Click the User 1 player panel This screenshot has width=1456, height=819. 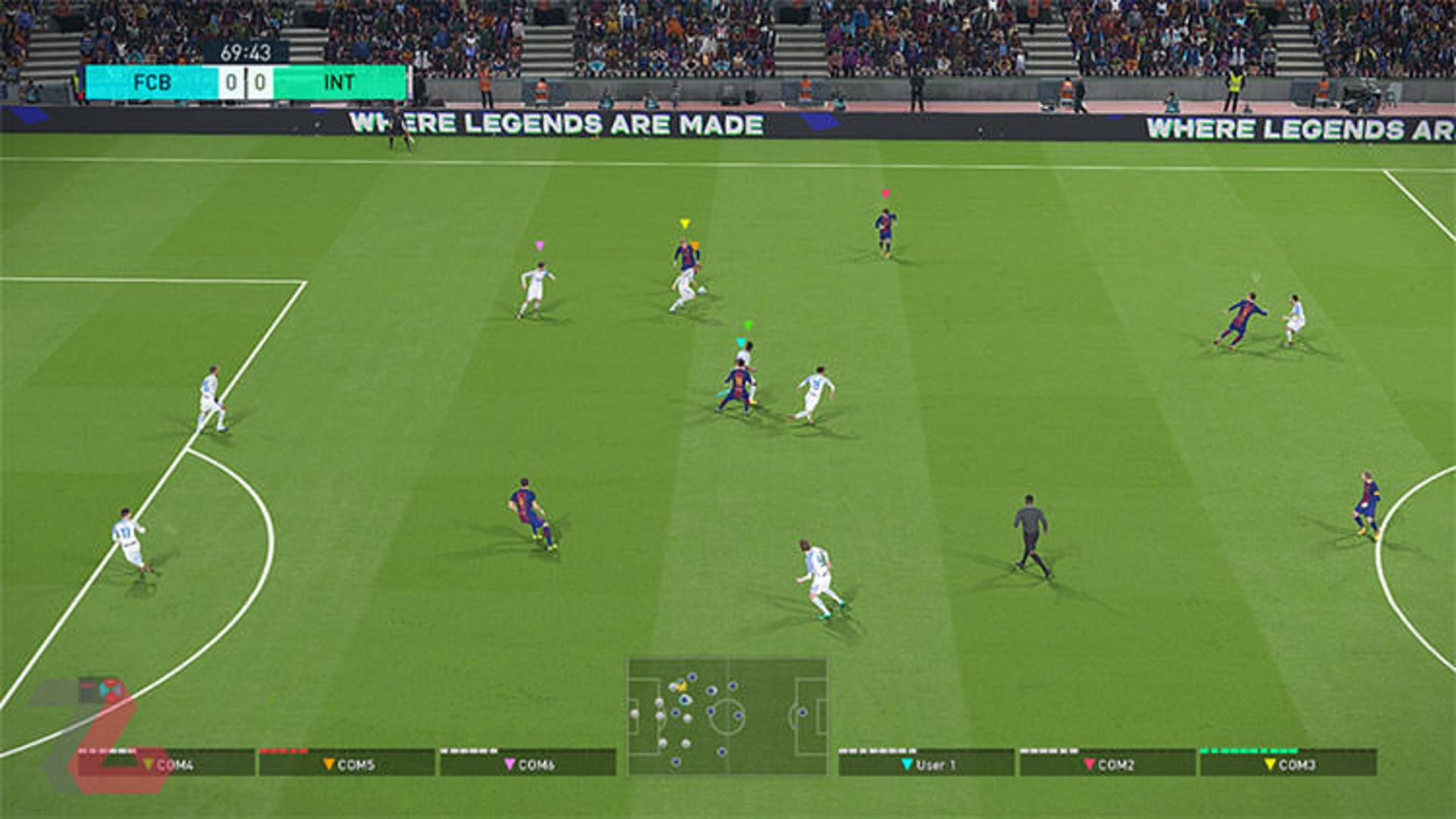click(x=926, y=763)
